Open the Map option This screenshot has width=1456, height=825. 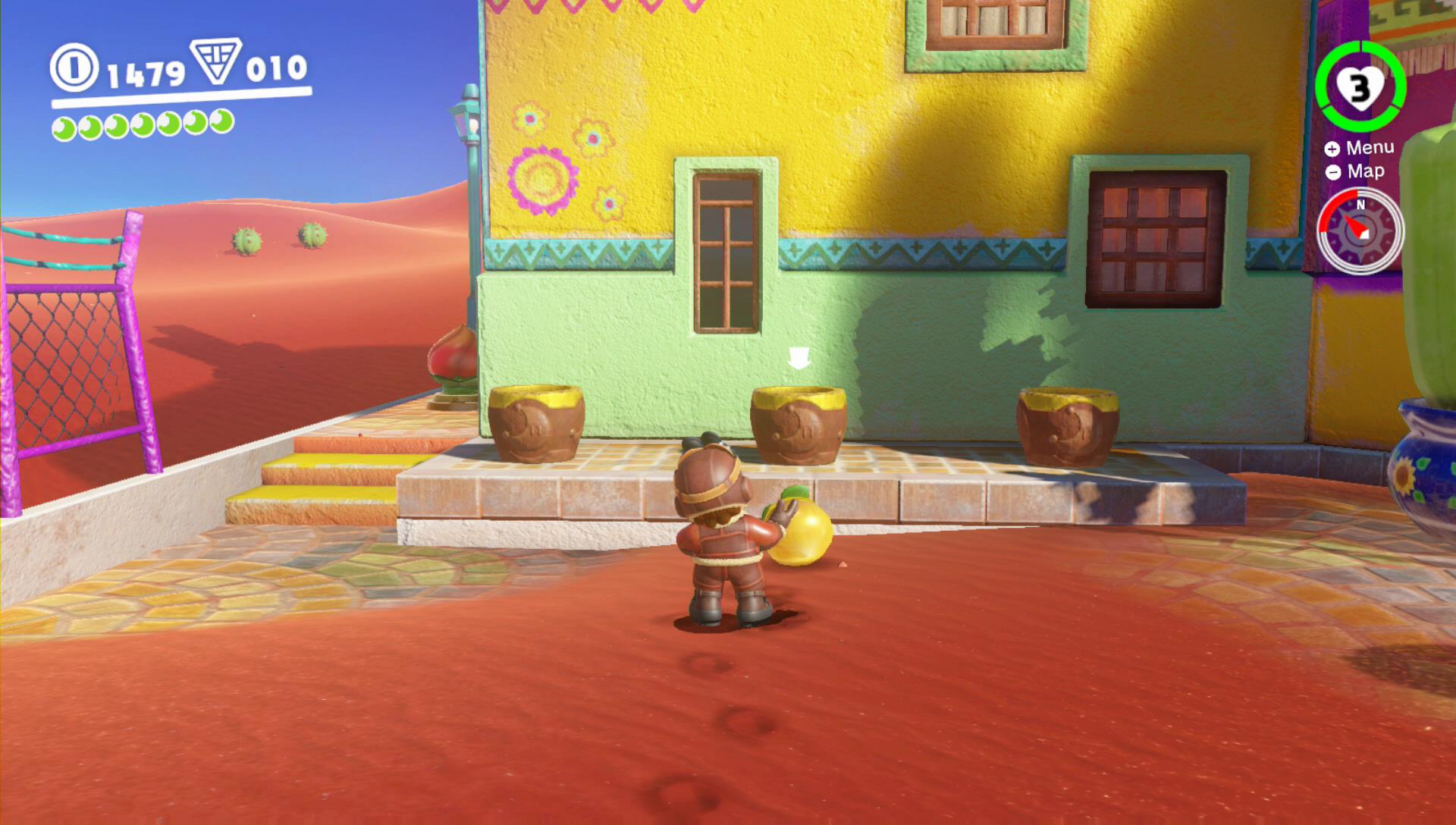tap(1356, 172)
